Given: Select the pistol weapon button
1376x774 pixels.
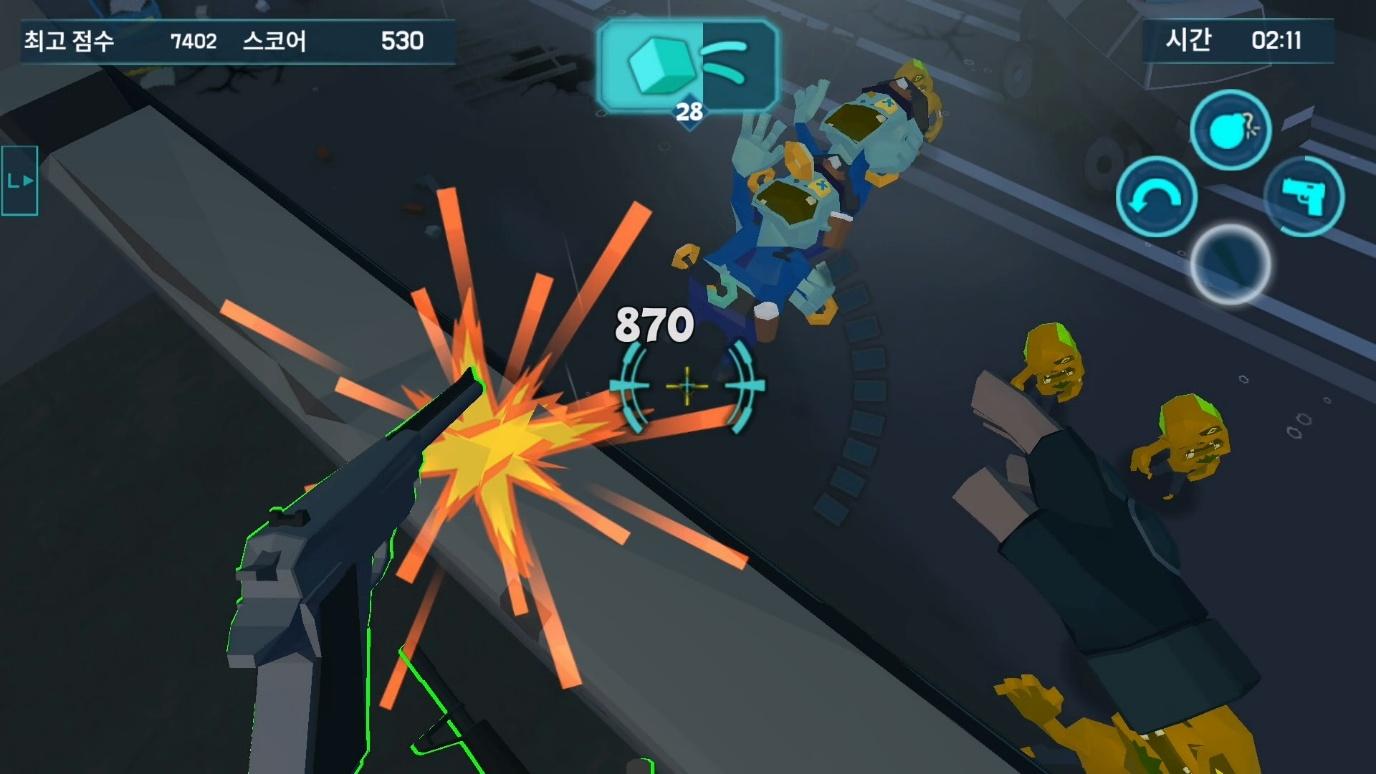Looking at the screenshot, I should click(1304, 196).
